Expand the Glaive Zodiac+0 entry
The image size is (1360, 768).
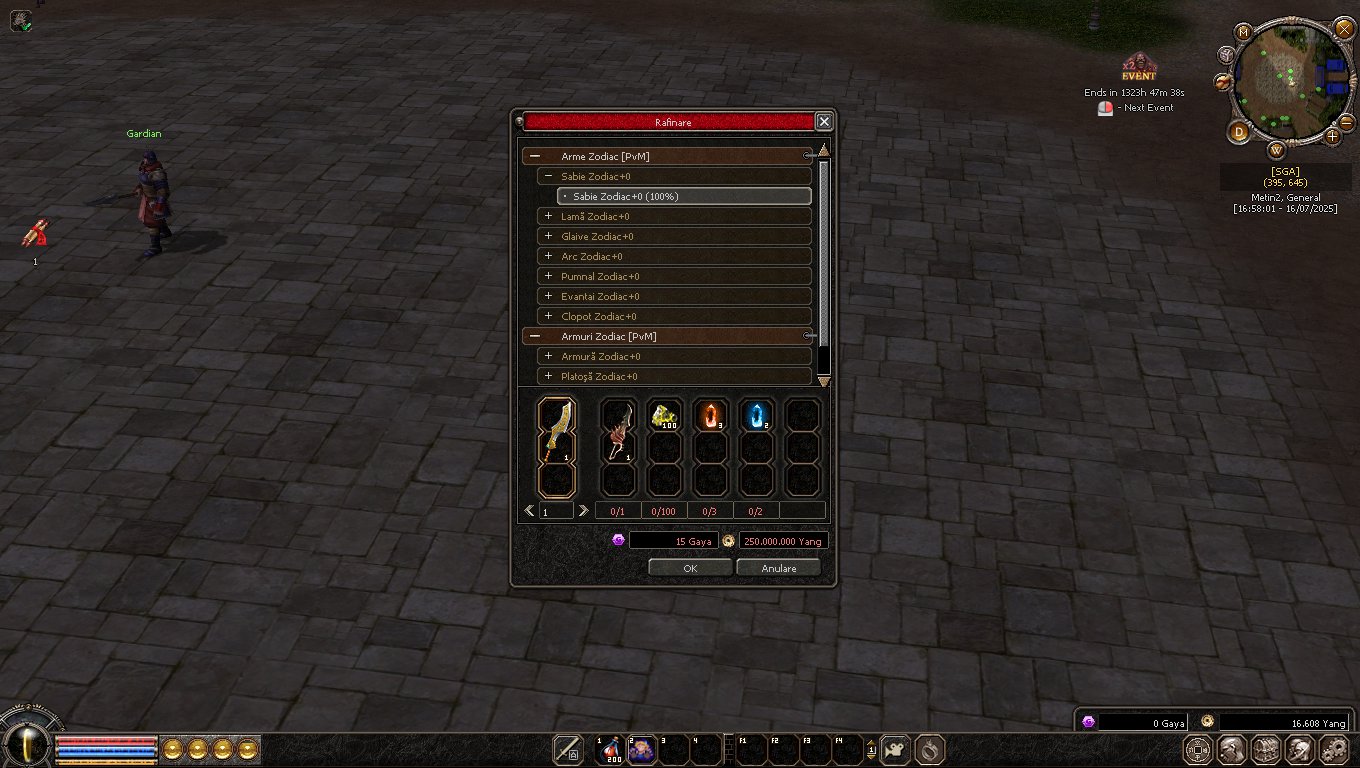pyautogui.click(x=548, y=236)
